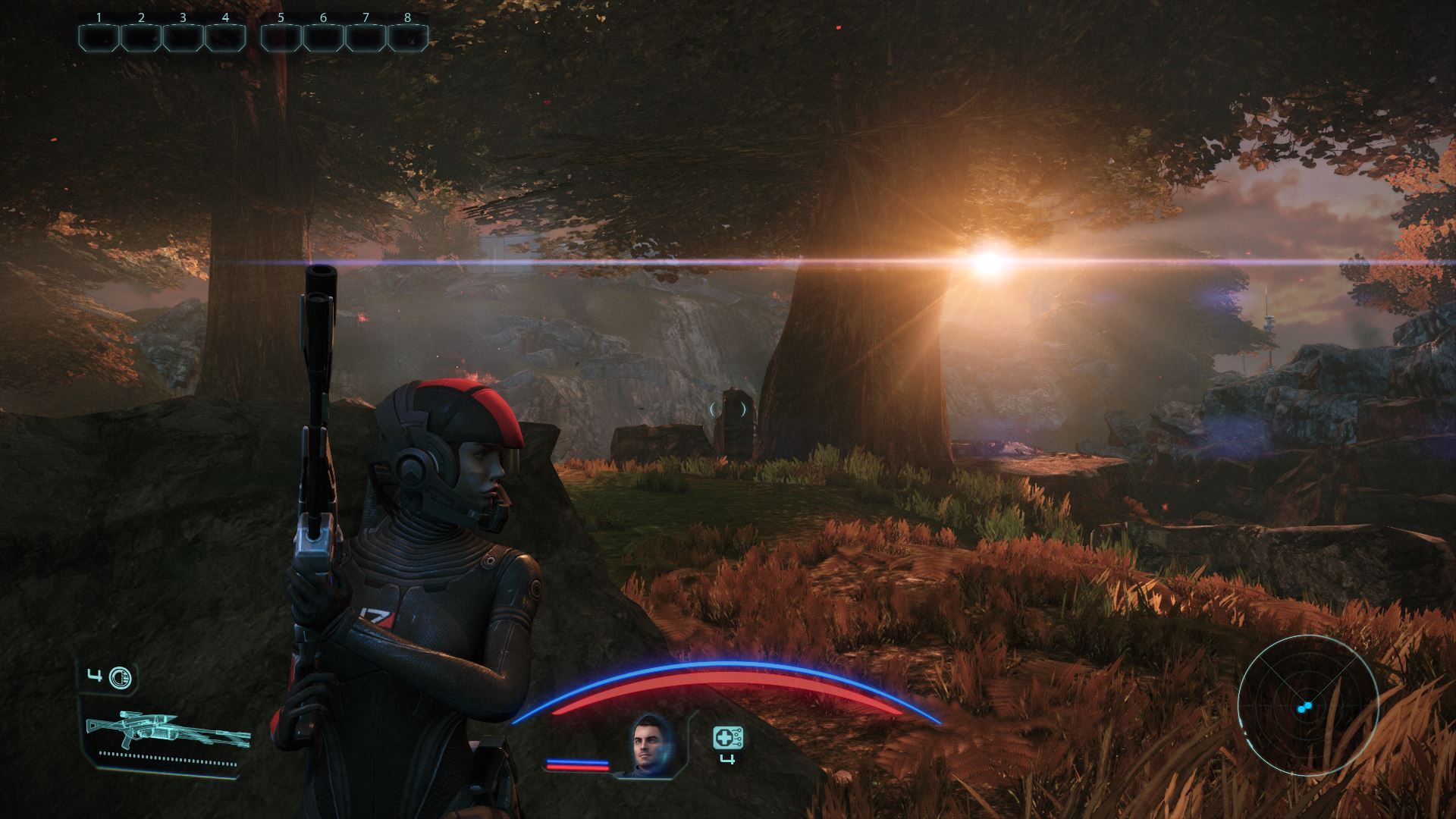
Task: Use the medi-gel first aid icon
Action: click(727, 738)
